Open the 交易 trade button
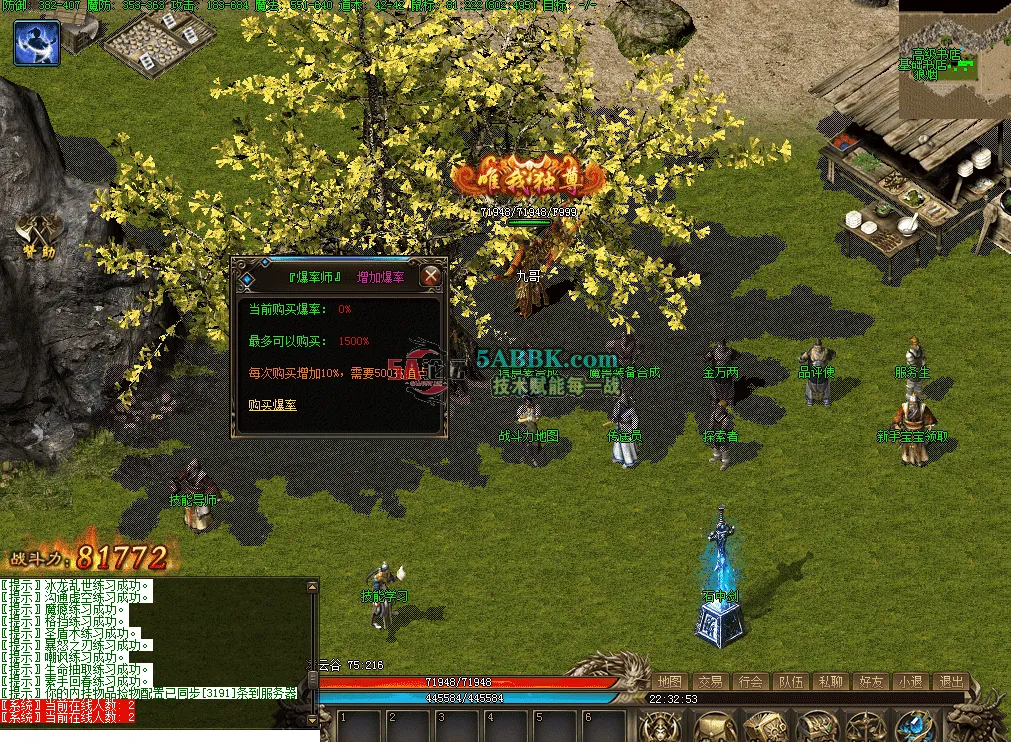This screenshot has height=742, width=1011. (711, 681)
